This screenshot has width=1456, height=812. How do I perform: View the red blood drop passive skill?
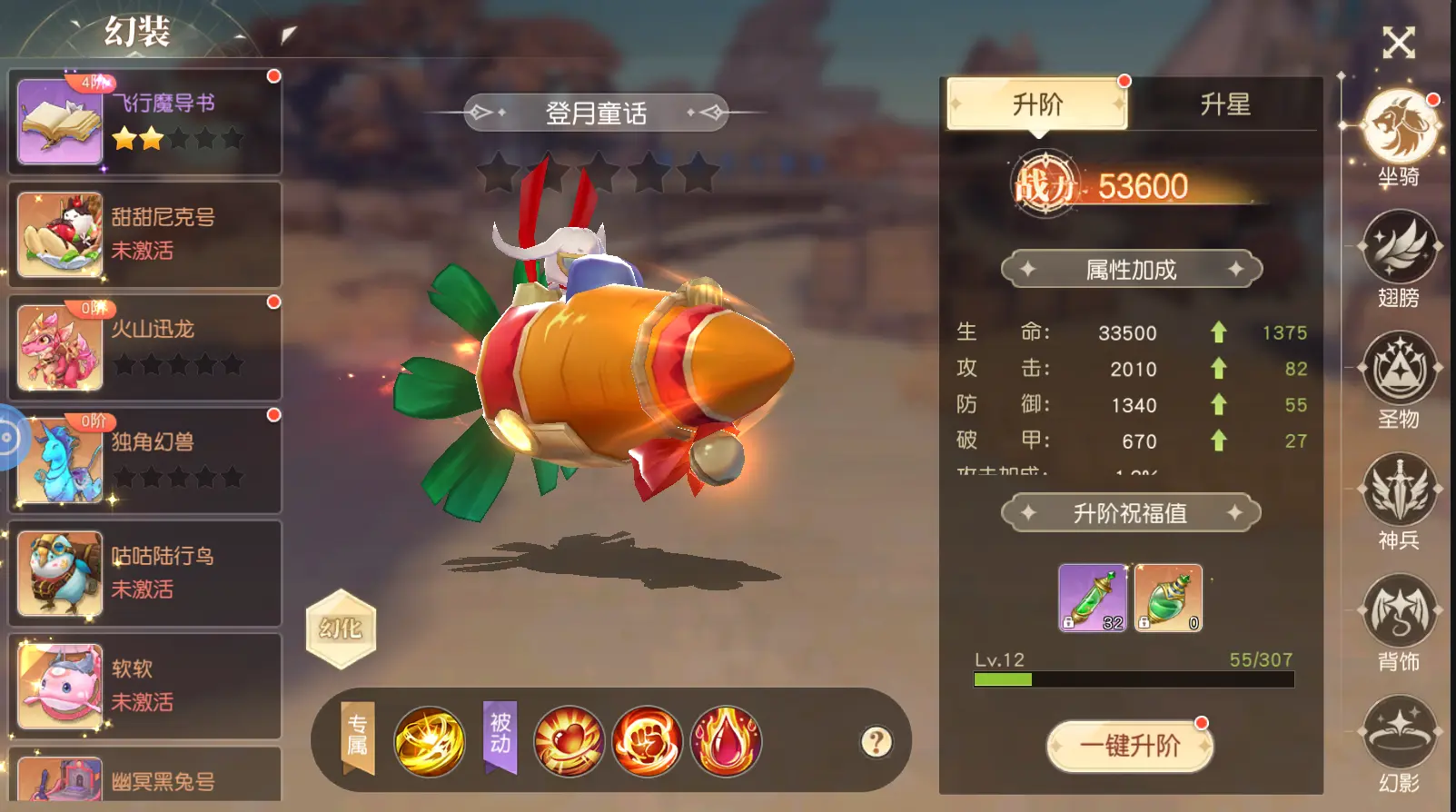(726, 742)
